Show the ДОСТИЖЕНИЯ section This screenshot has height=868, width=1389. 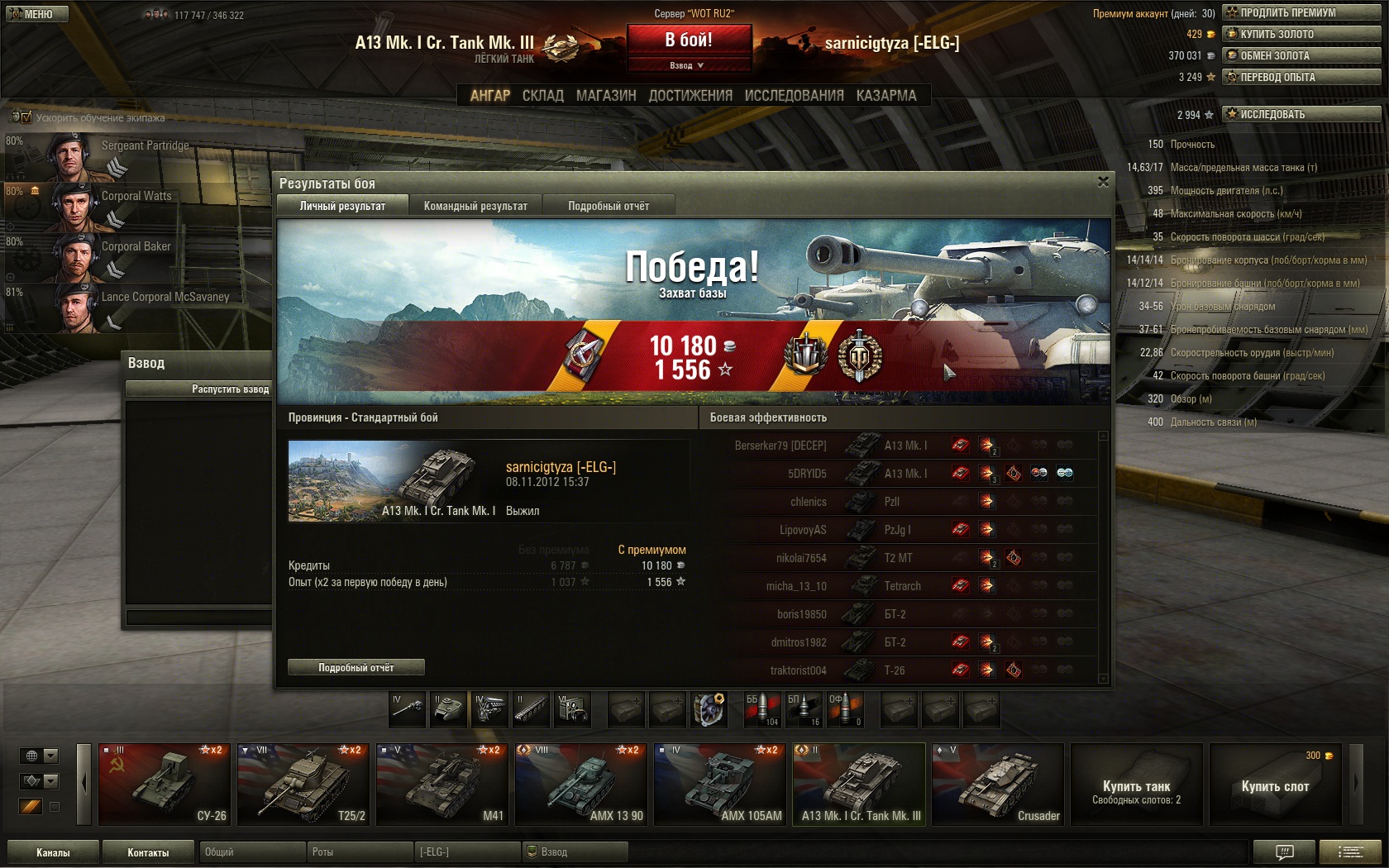pos(690,96)
